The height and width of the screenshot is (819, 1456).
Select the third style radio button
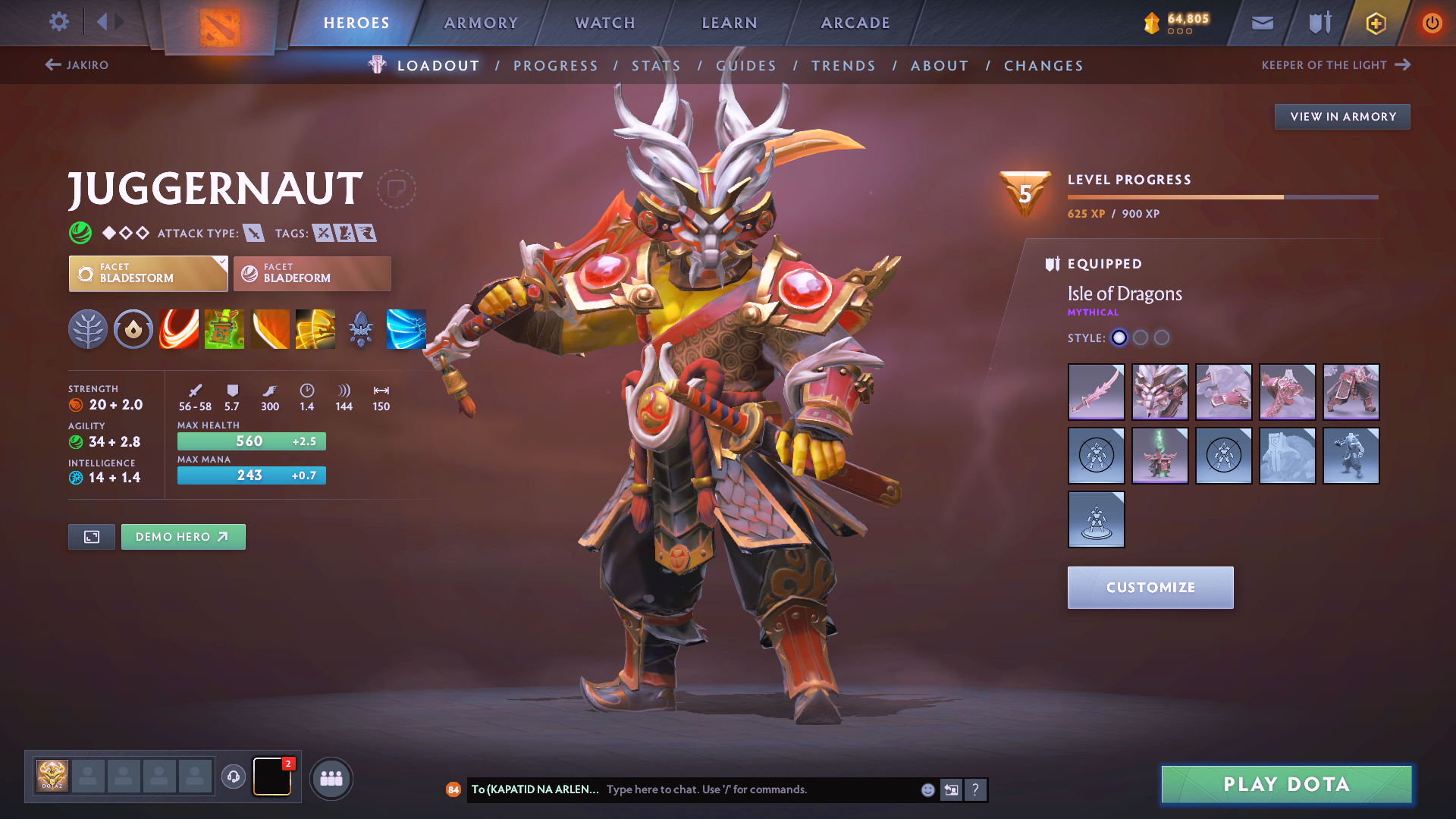[1162, 338]
